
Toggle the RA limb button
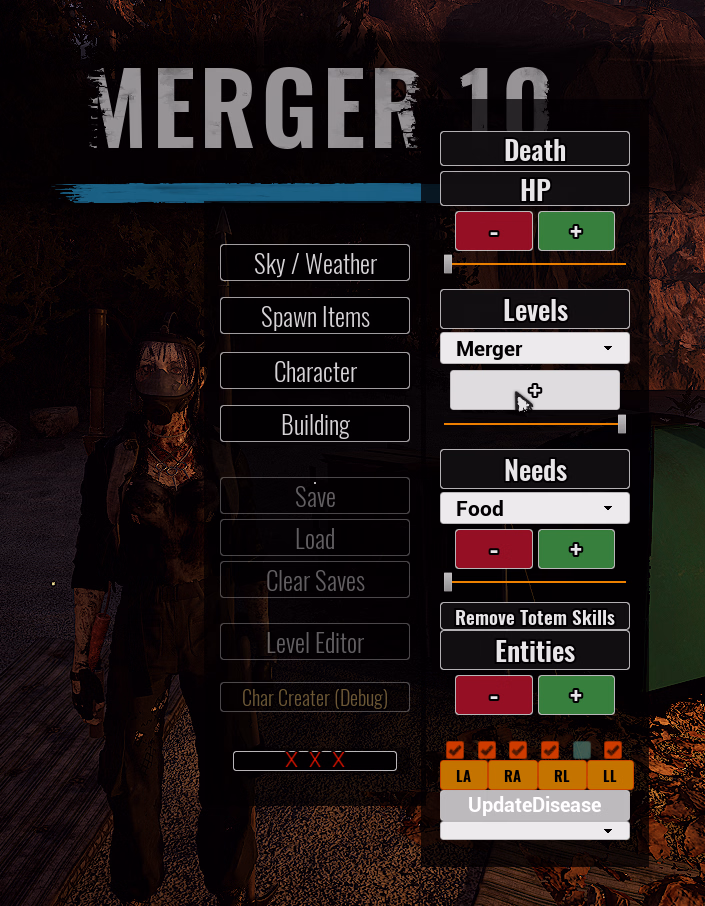(513, 775)
